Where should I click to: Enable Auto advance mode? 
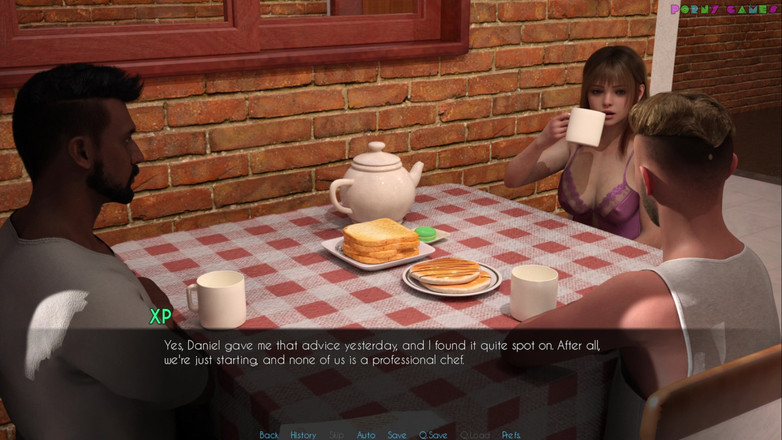point(366,435)
